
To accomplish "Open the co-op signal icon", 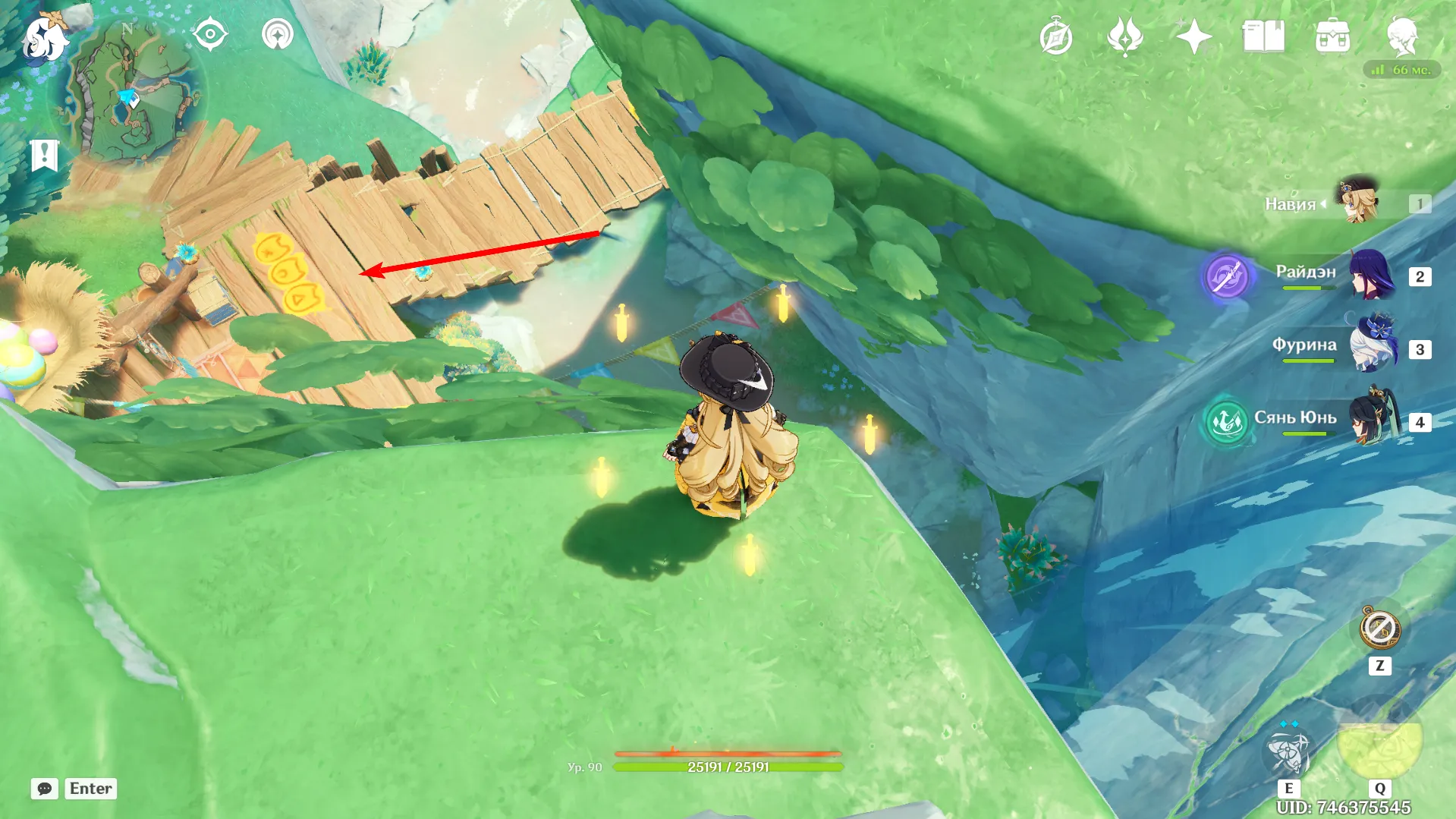I will tap(278, 35).
